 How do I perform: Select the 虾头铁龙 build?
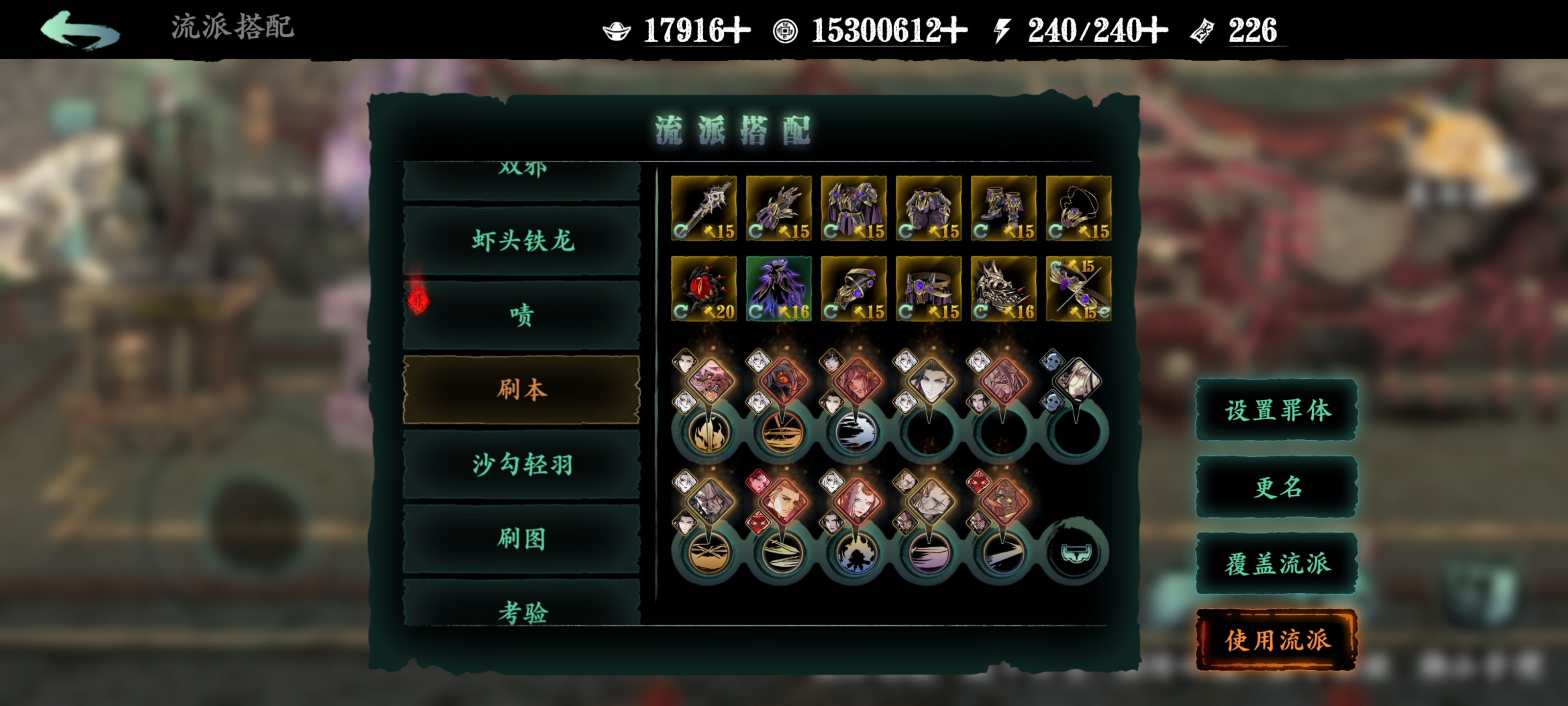pyautogui.click(x=522, y=241)
